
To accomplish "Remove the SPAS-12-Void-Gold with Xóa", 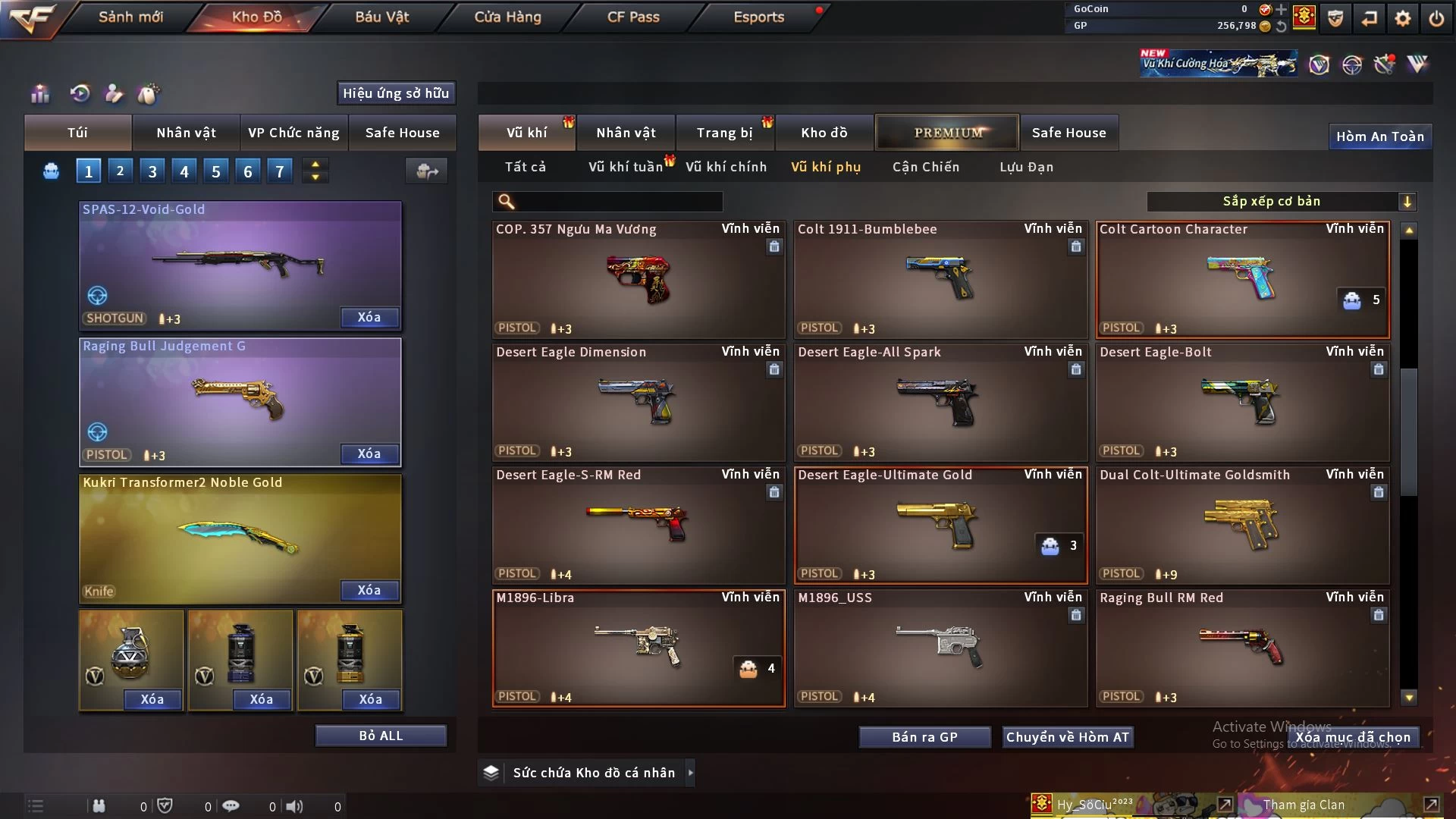I will point(369,317).
